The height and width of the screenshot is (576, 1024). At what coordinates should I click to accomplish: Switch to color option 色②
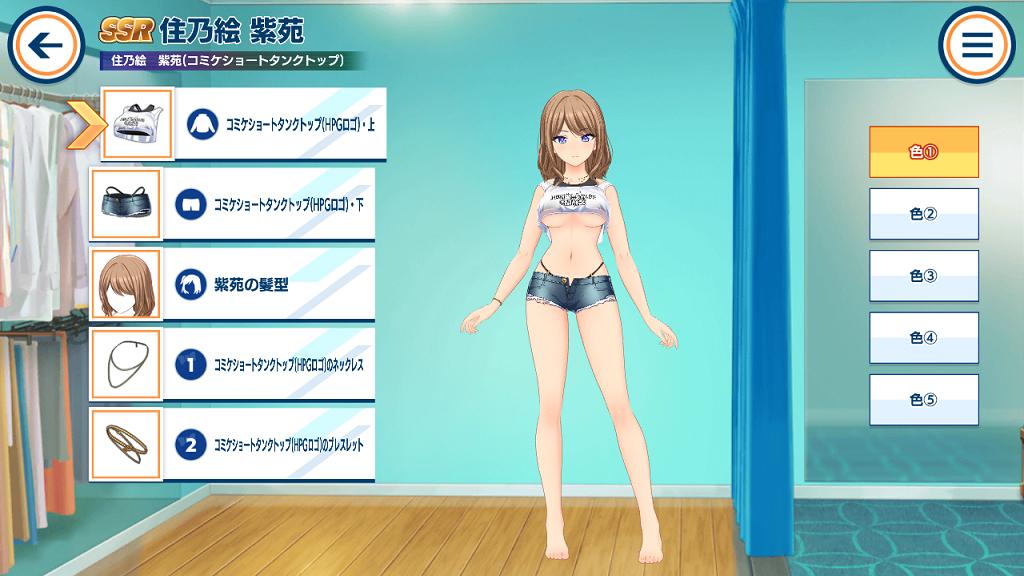(923, 213)
